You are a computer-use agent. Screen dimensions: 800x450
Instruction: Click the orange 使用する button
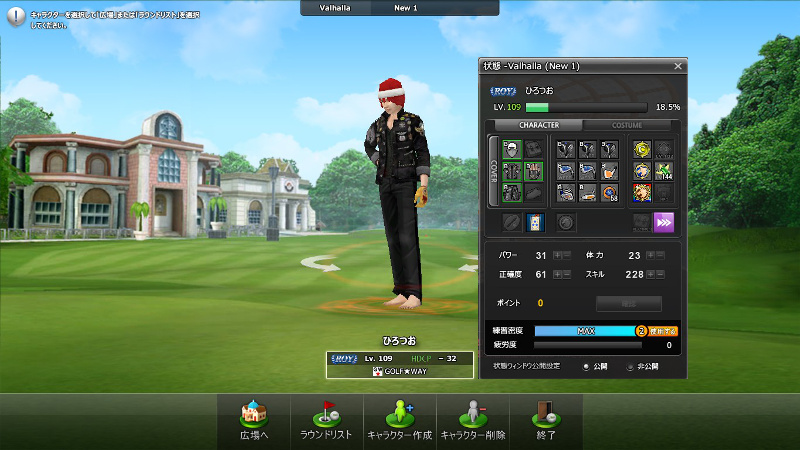[x=663, y=330]
